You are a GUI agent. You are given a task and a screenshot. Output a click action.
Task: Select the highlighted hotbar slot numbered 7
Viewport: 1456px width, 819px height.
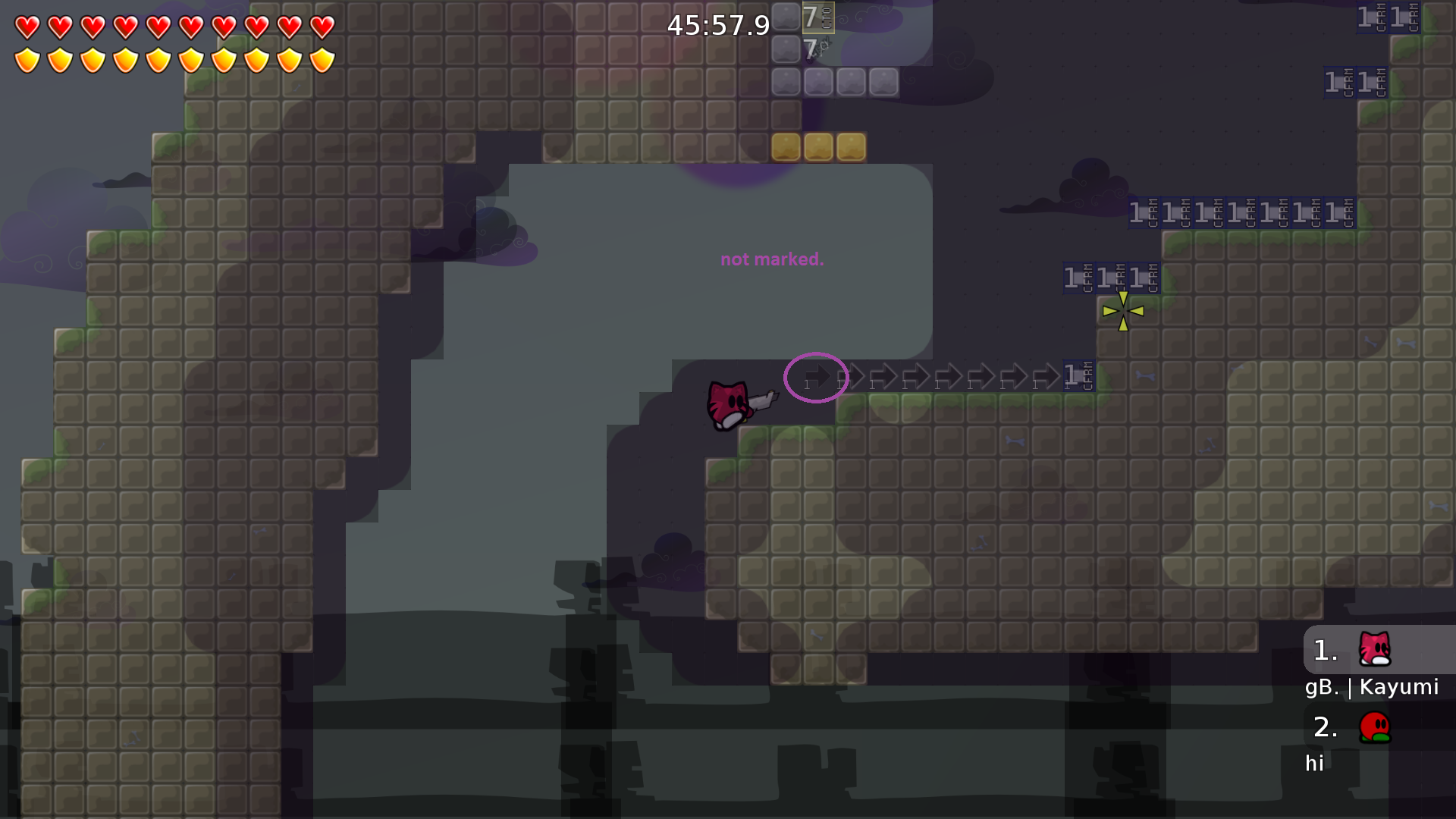pyautogui.click(x=817, y=17)
